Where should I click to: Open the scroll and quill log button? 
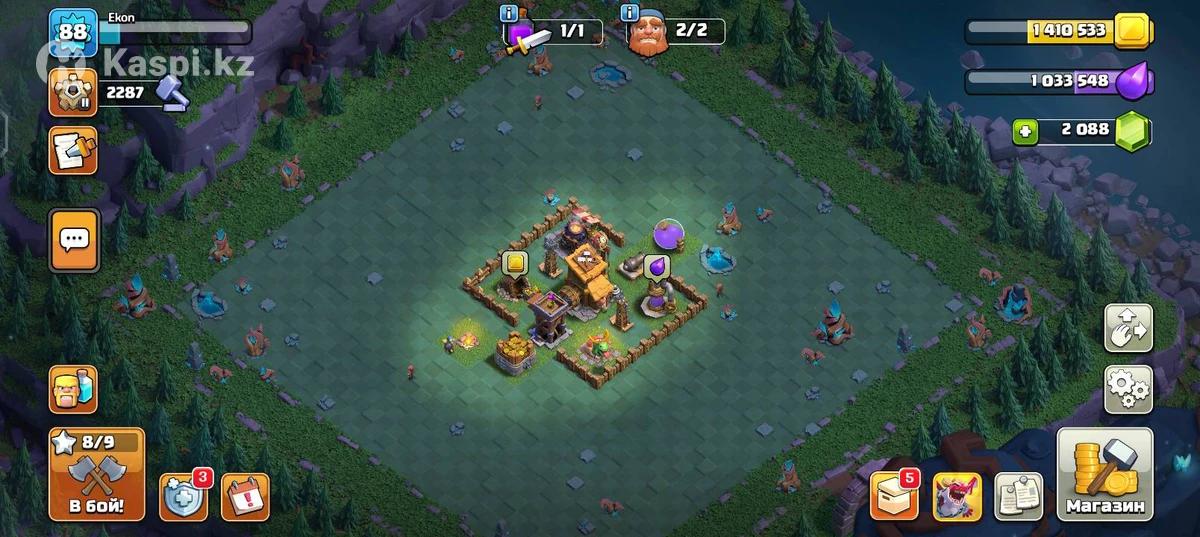(x=73, y=150)
